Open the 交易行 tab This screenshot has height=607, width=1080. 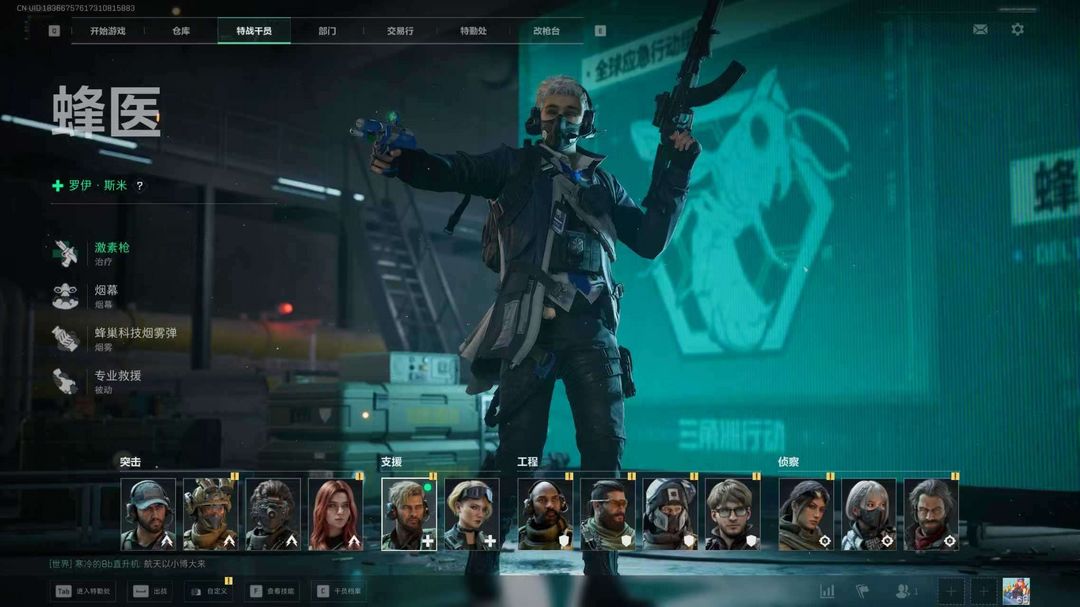[400, 31]
